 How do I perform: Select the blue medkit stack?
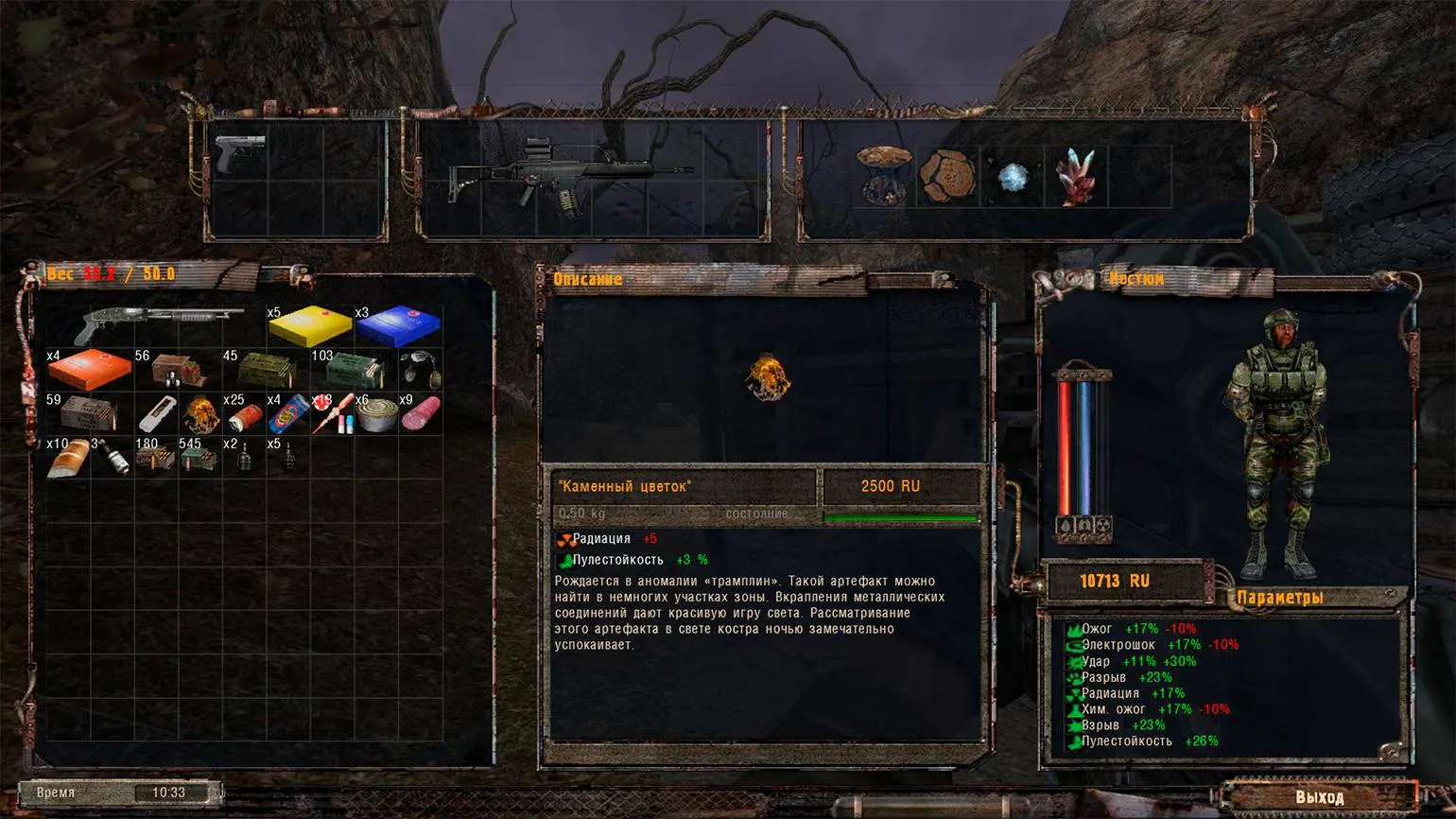tap(398, 325)
